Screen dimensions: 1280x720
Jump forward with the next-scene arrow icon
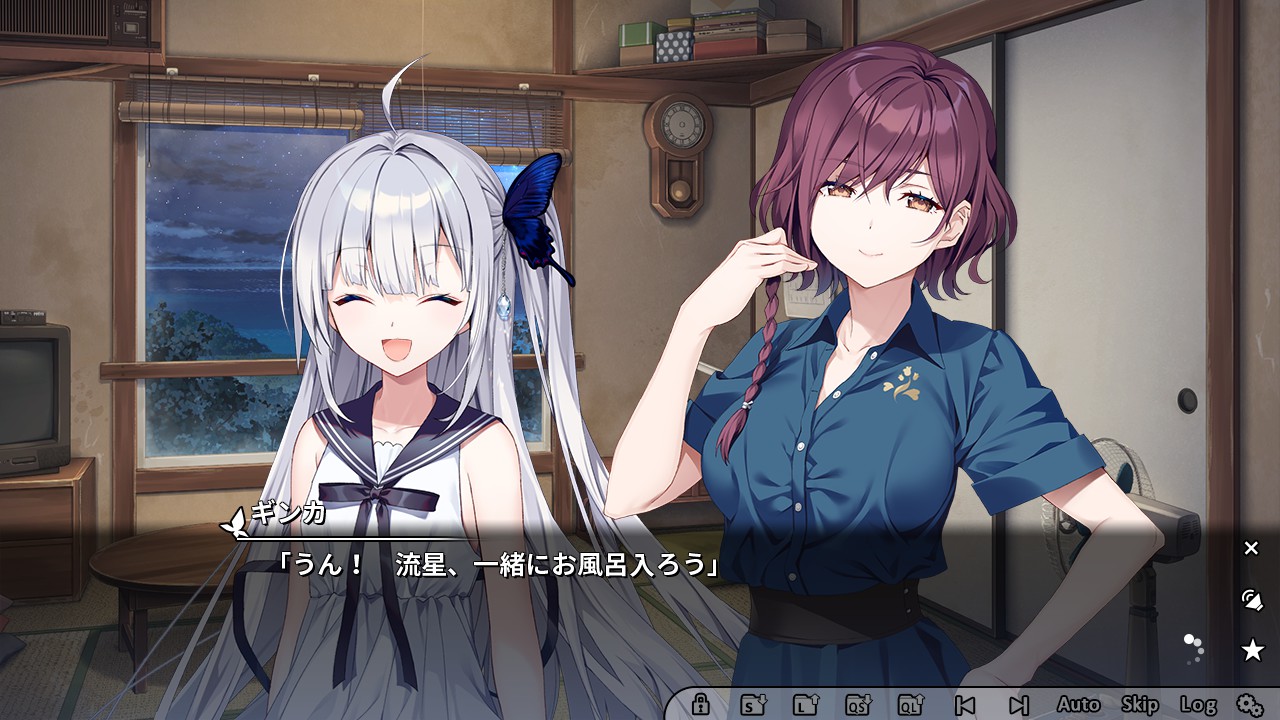pyautogui.click(x=1018, y=705)
